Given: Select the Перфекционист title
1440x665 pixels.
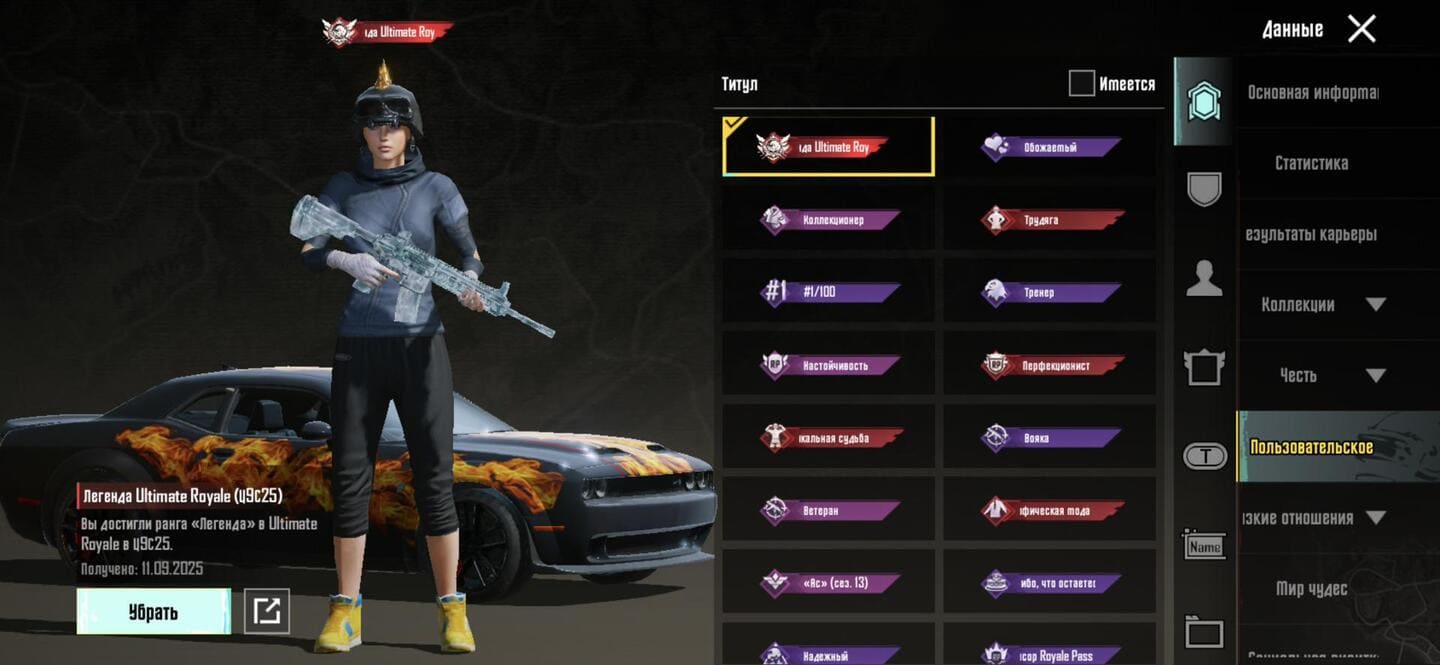Looking at the screenshot, I should pyautogui.click(x=1050, y=365).
